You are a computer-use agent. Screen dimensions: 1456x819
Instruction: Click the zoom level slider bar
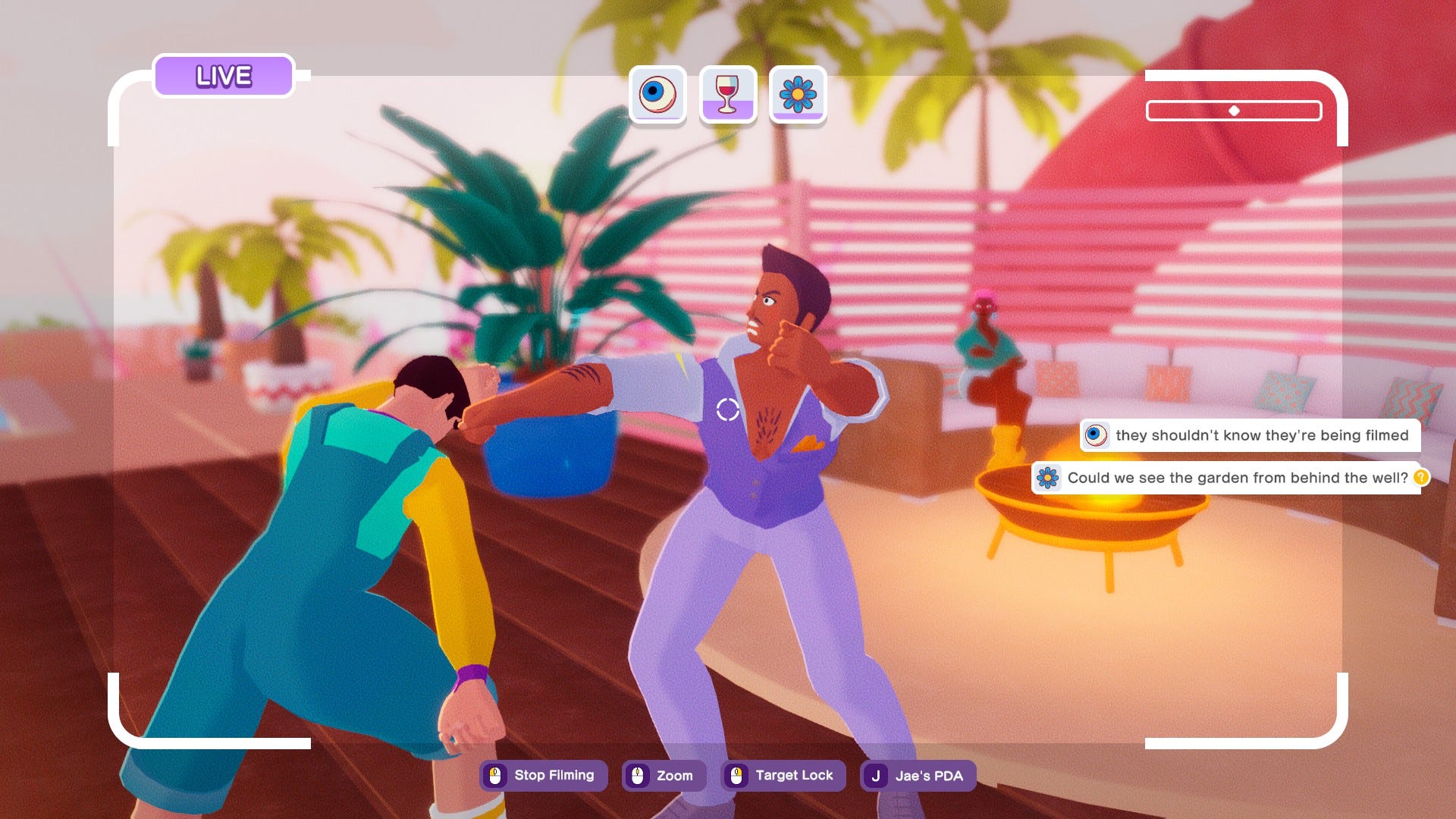tap(1234, 111)
